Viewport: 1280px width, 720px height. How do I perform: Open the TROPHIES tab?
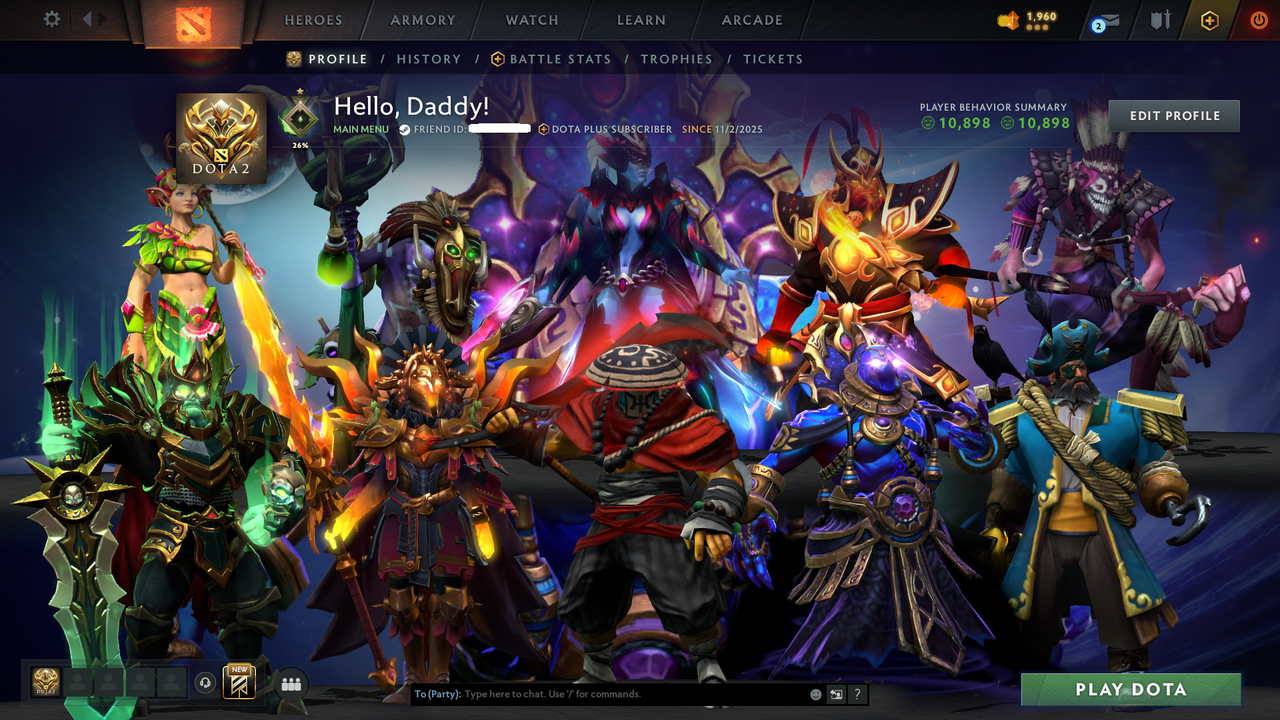click(677, 59)
